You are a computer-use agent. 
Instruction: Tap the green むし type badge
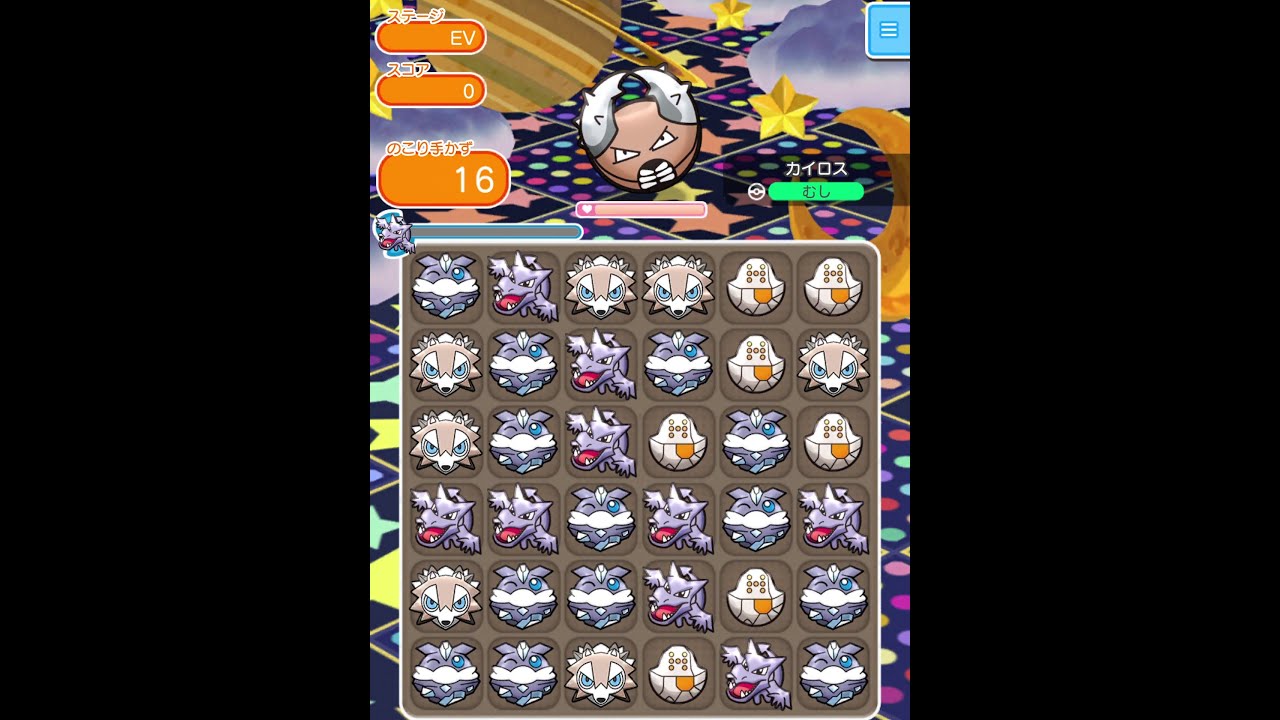[x=816, y=190]
